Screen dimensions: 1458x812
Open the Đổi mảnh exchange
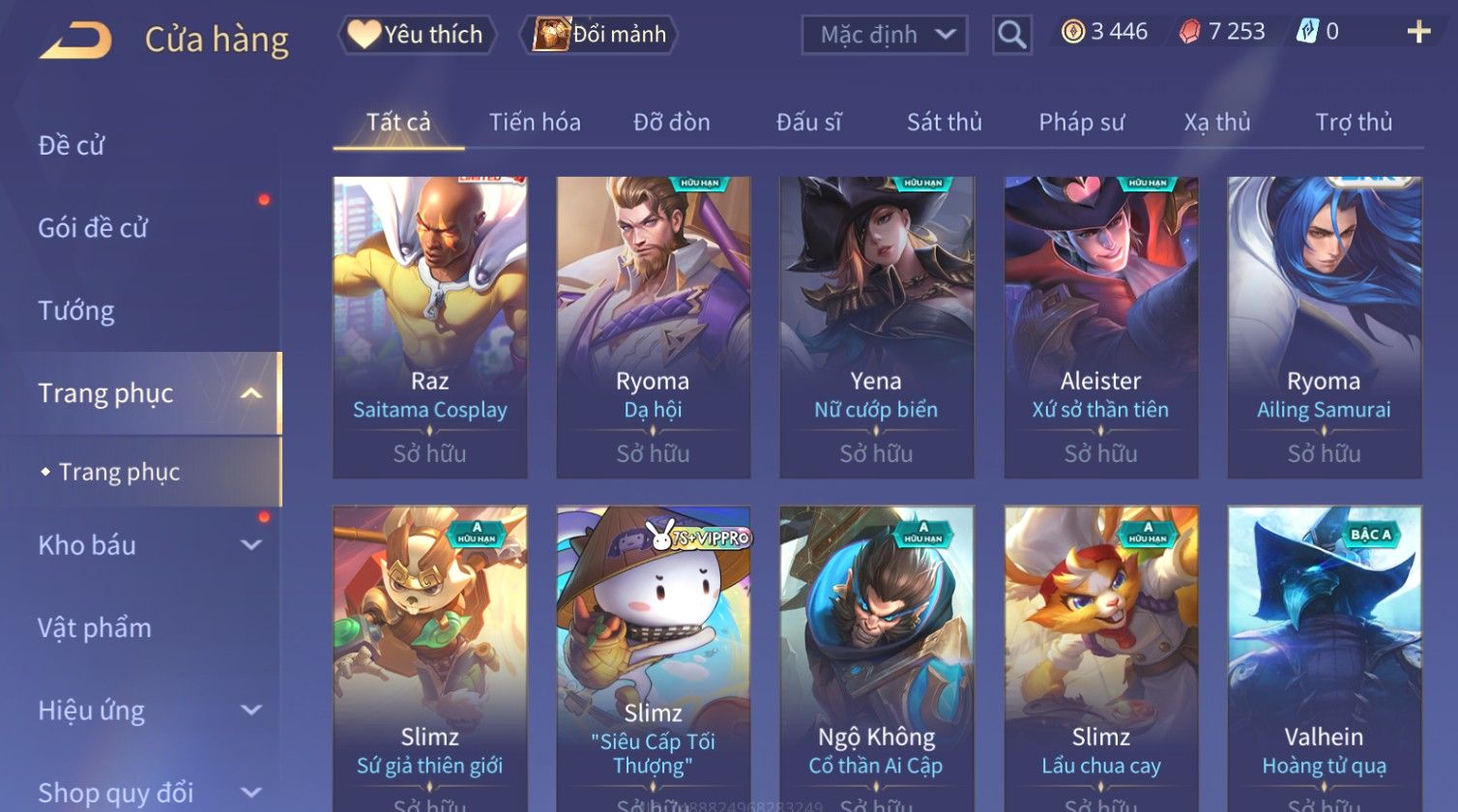[600, 35]
